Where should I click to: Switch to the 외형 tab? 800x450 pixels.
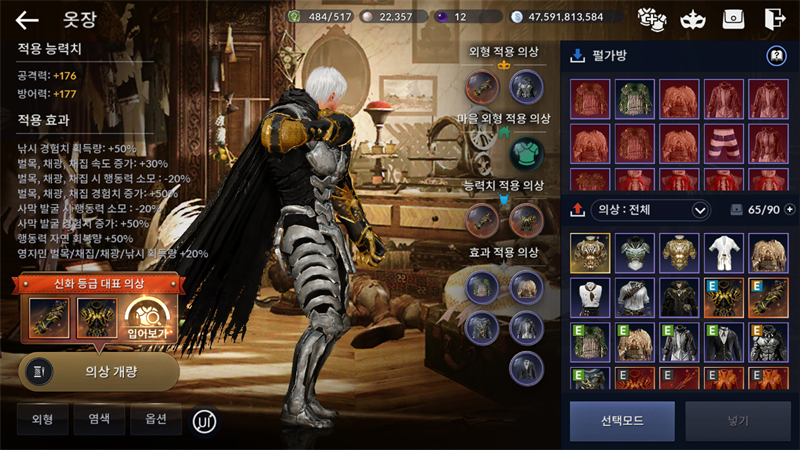42,420
